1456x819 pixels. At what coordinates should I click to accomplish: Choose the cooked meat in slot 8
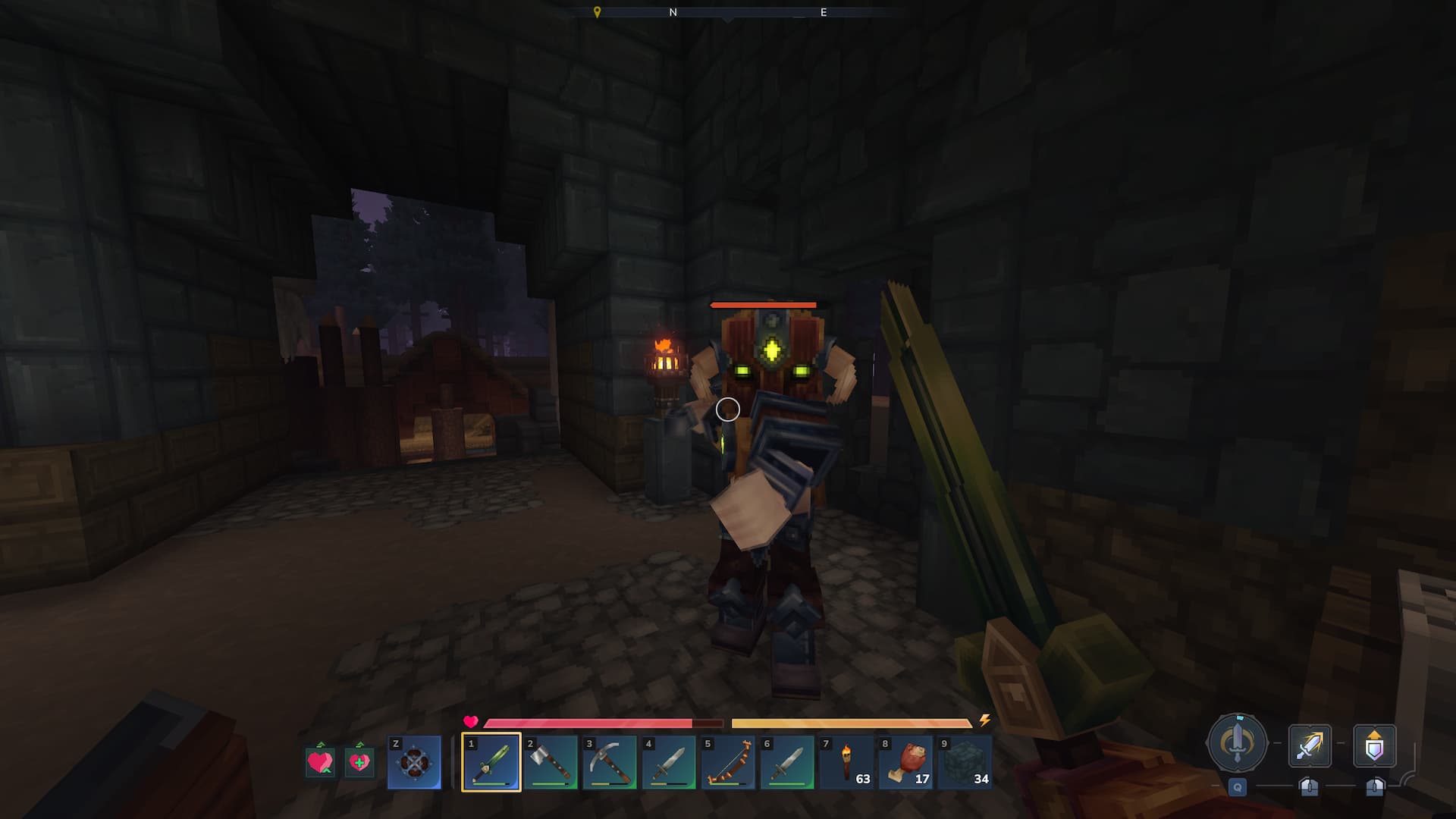[x=905, y=762]
